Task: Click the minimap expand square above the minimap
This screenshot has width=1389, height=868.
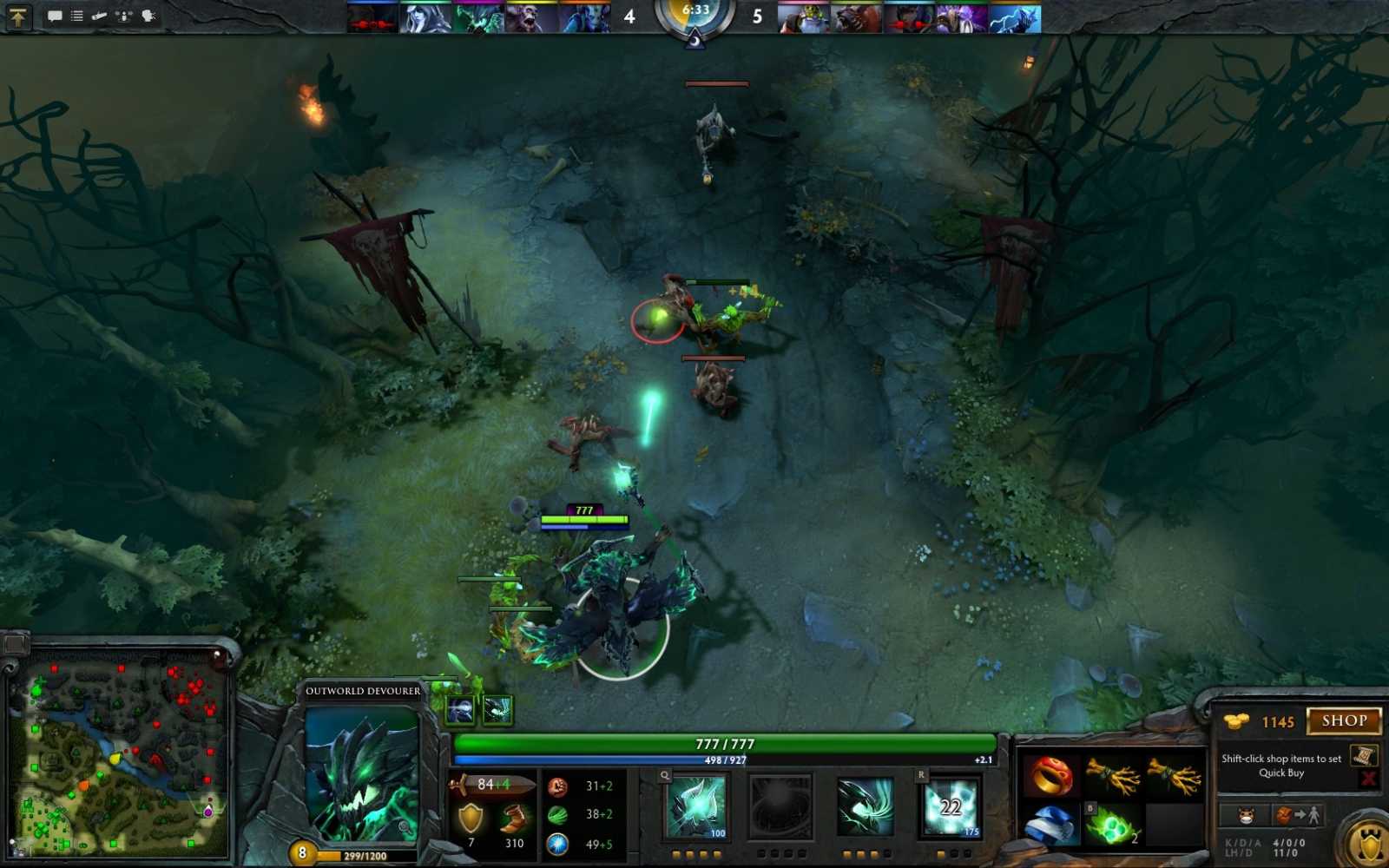Action: [16, 646]
